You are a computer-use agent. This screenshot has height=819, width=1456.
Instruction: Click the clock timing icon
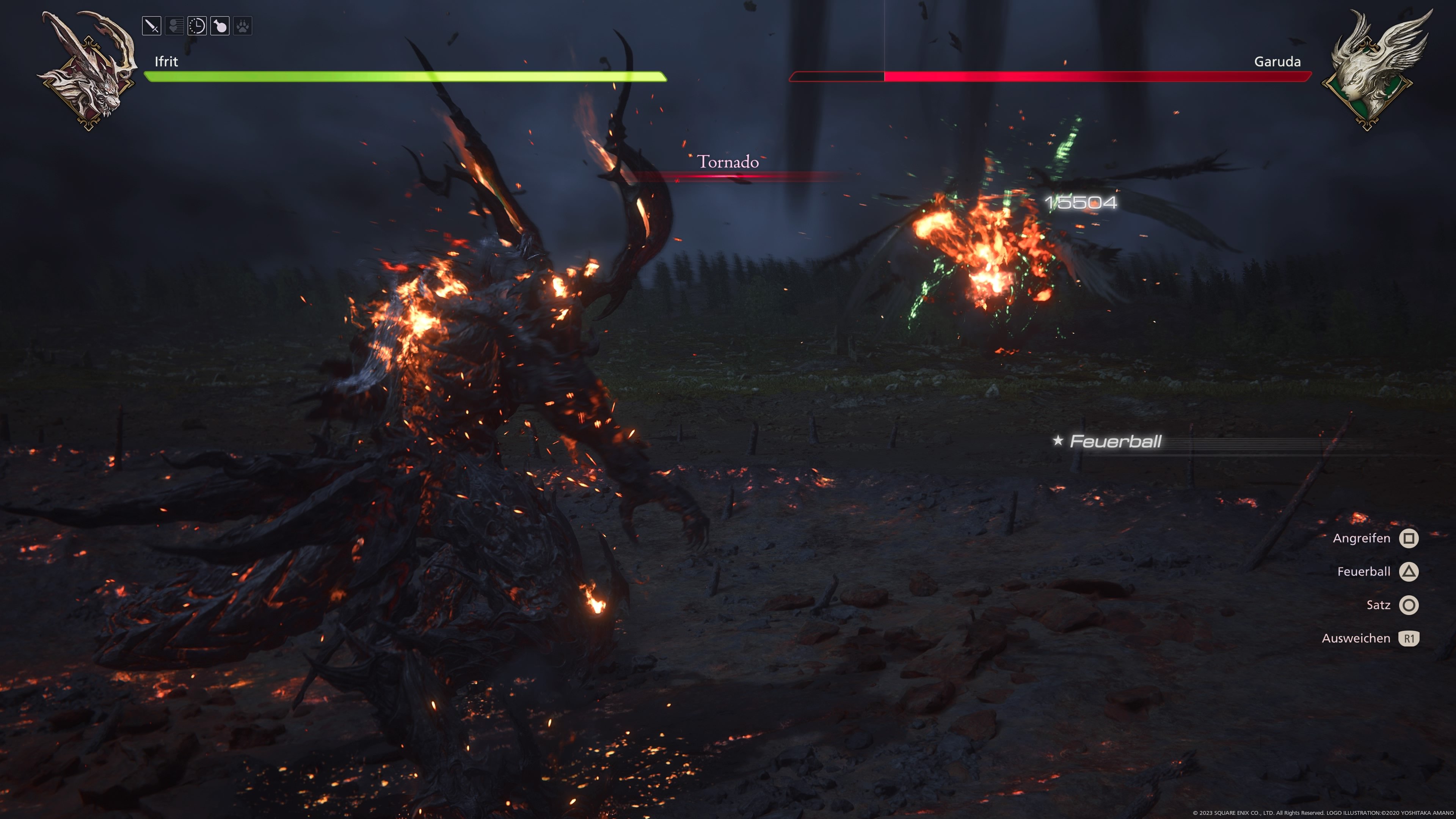pos(197,26)
